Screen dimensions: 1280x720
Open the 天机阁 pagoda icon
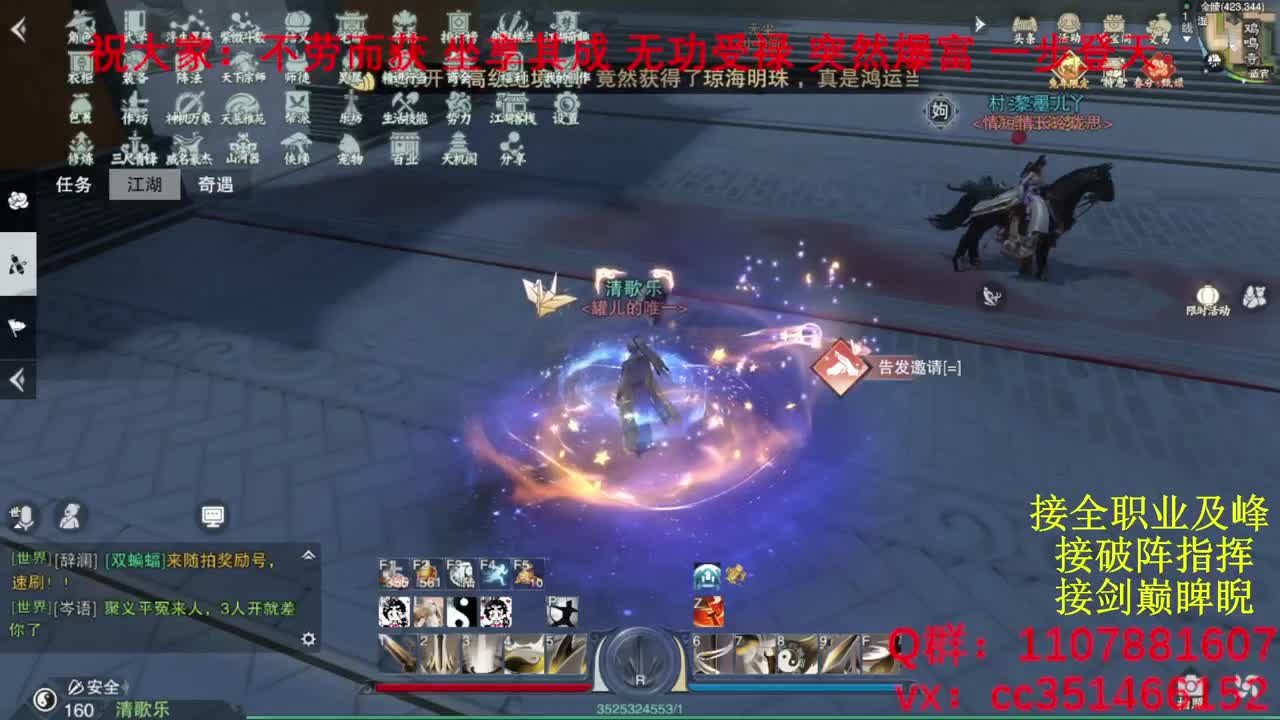(x=460, y=146)
